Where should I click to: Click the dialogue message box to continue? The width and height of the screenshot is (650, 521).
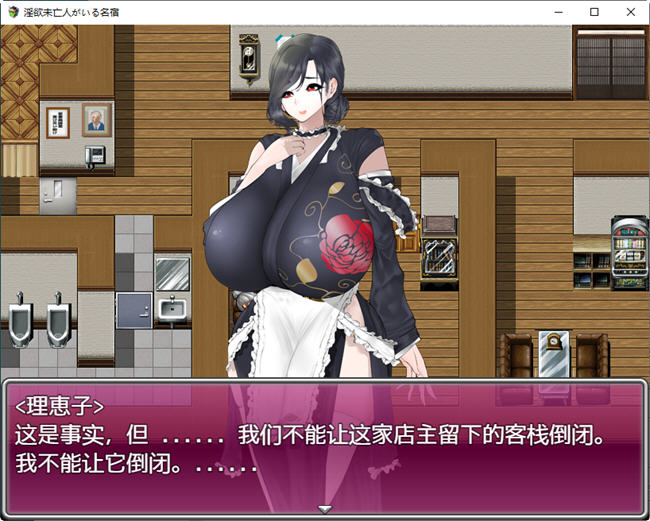[x=324, y=445]
